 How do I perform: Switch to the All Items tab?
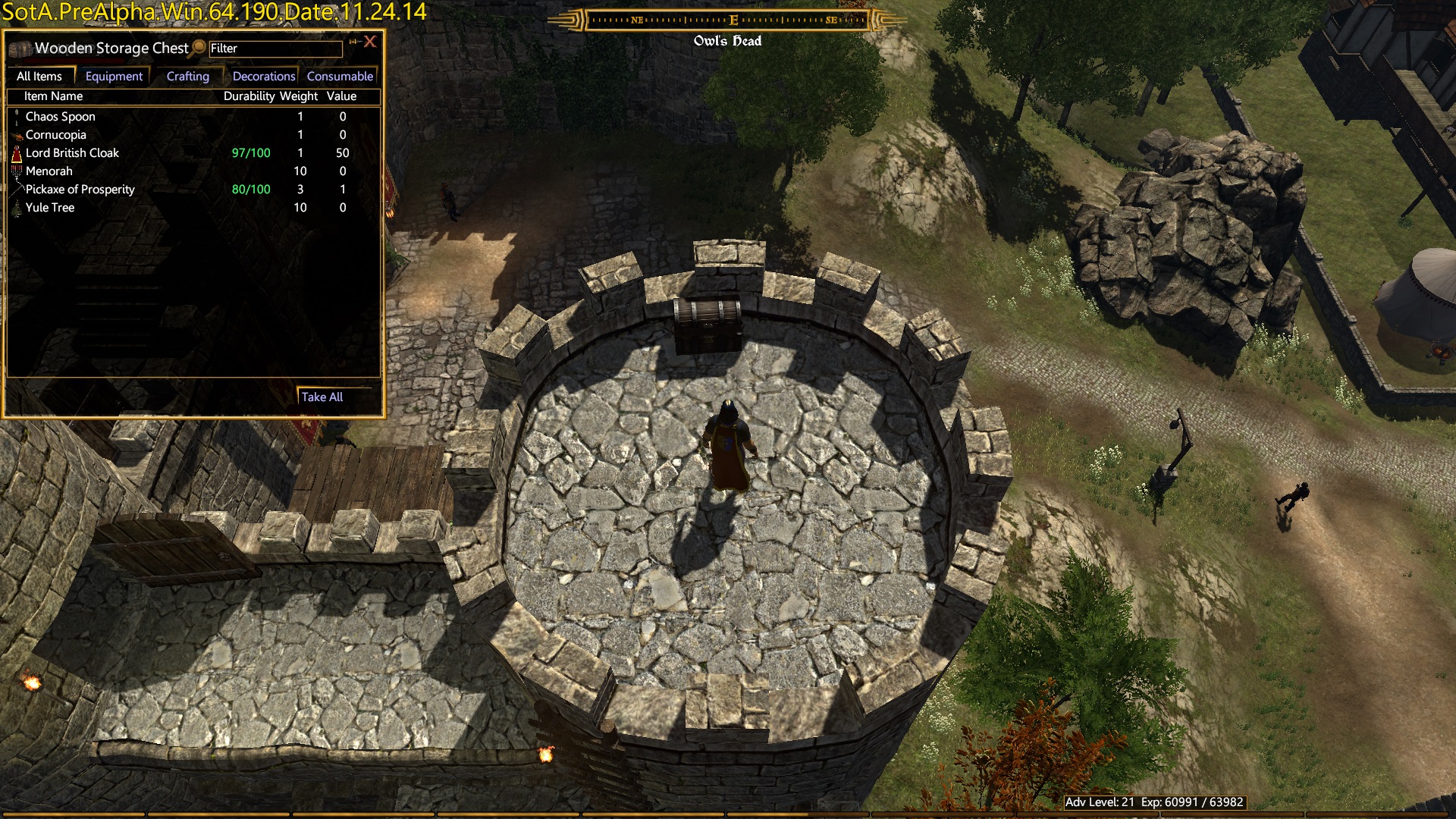point(39,77)
